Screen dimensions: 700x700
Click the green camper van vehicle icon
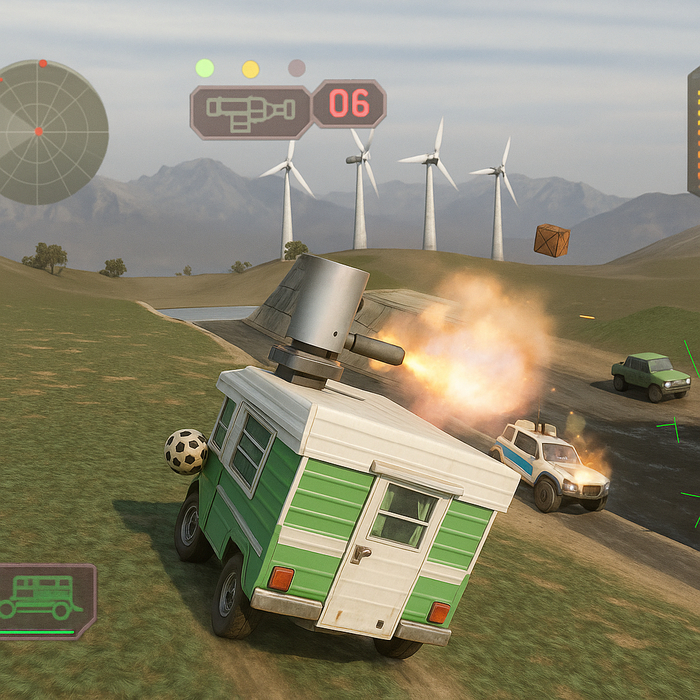pos(42,597)
